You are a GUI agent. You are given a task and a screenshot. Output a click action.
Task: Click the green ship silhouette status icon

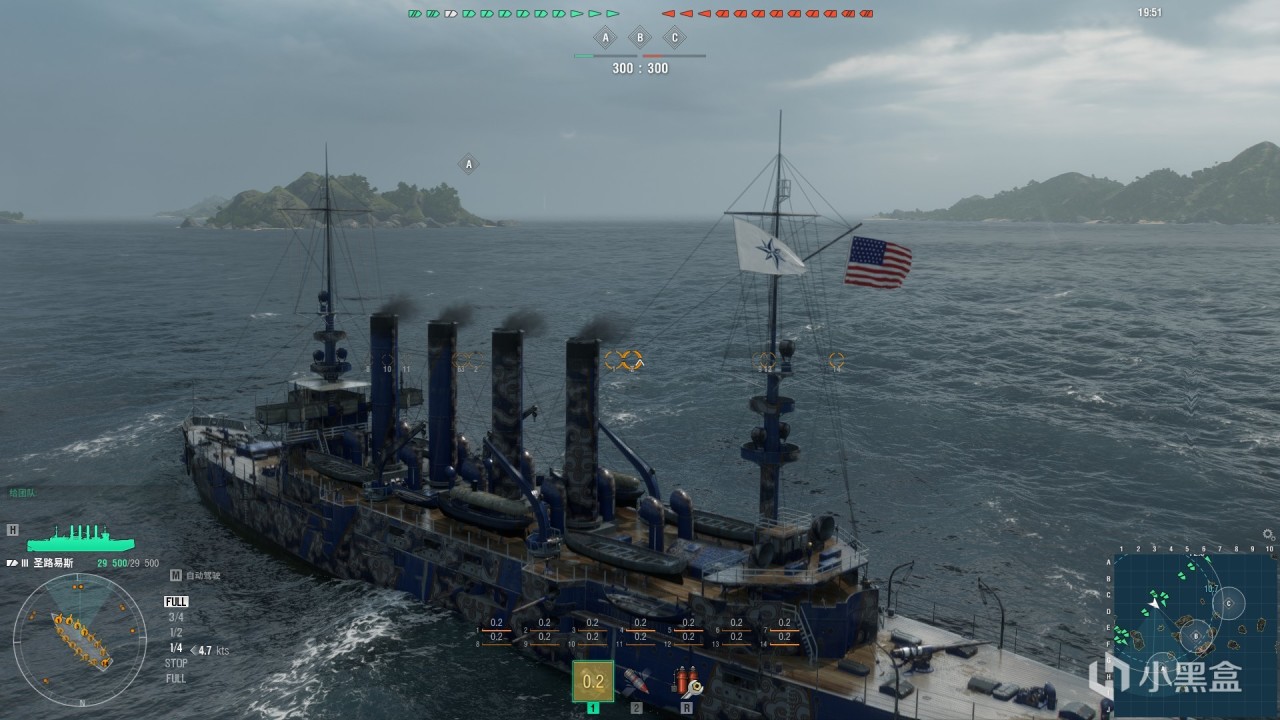[81, 538]
